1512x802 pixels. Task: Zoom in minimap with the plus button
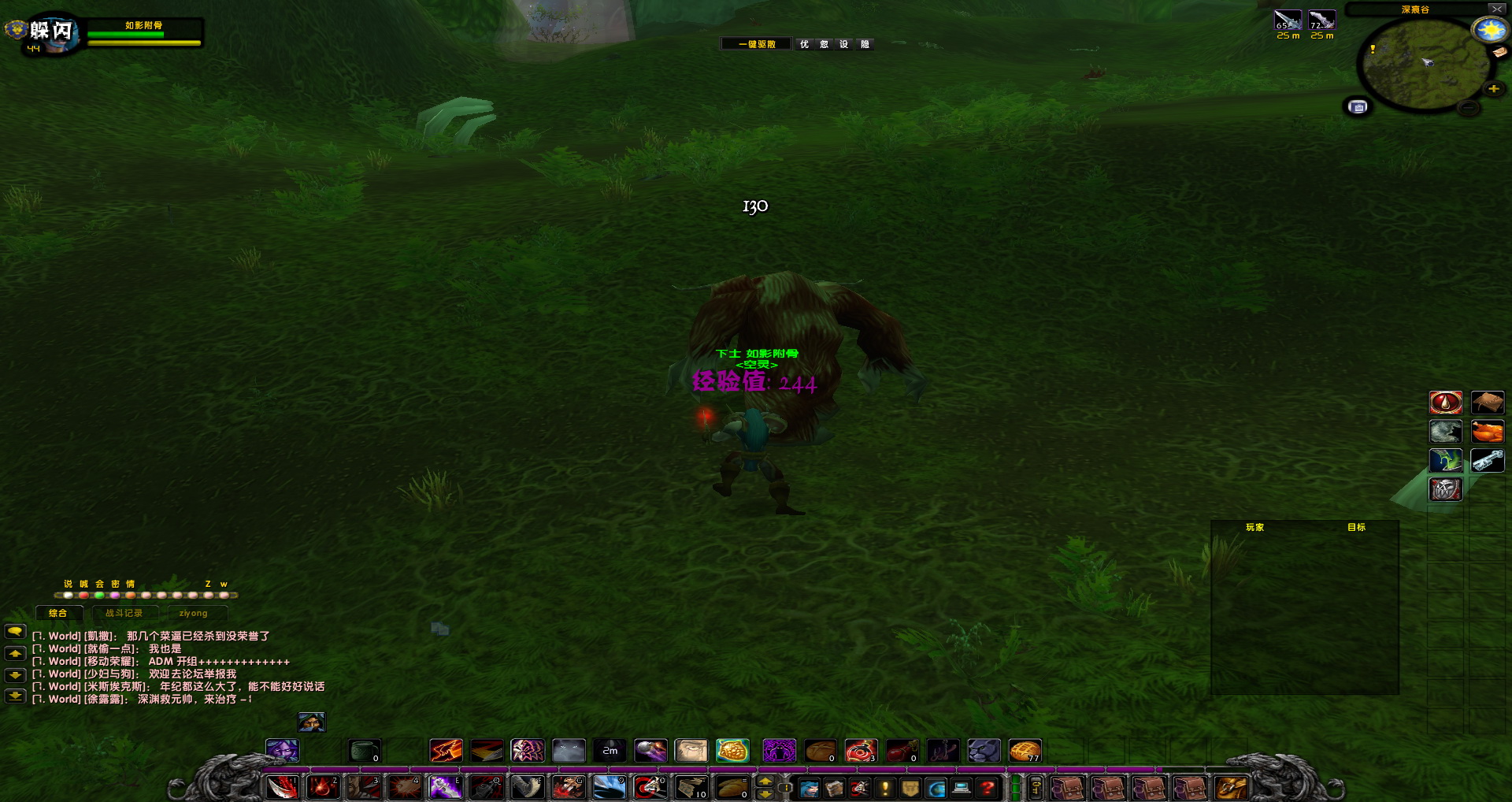click(x=1494, y=89)
